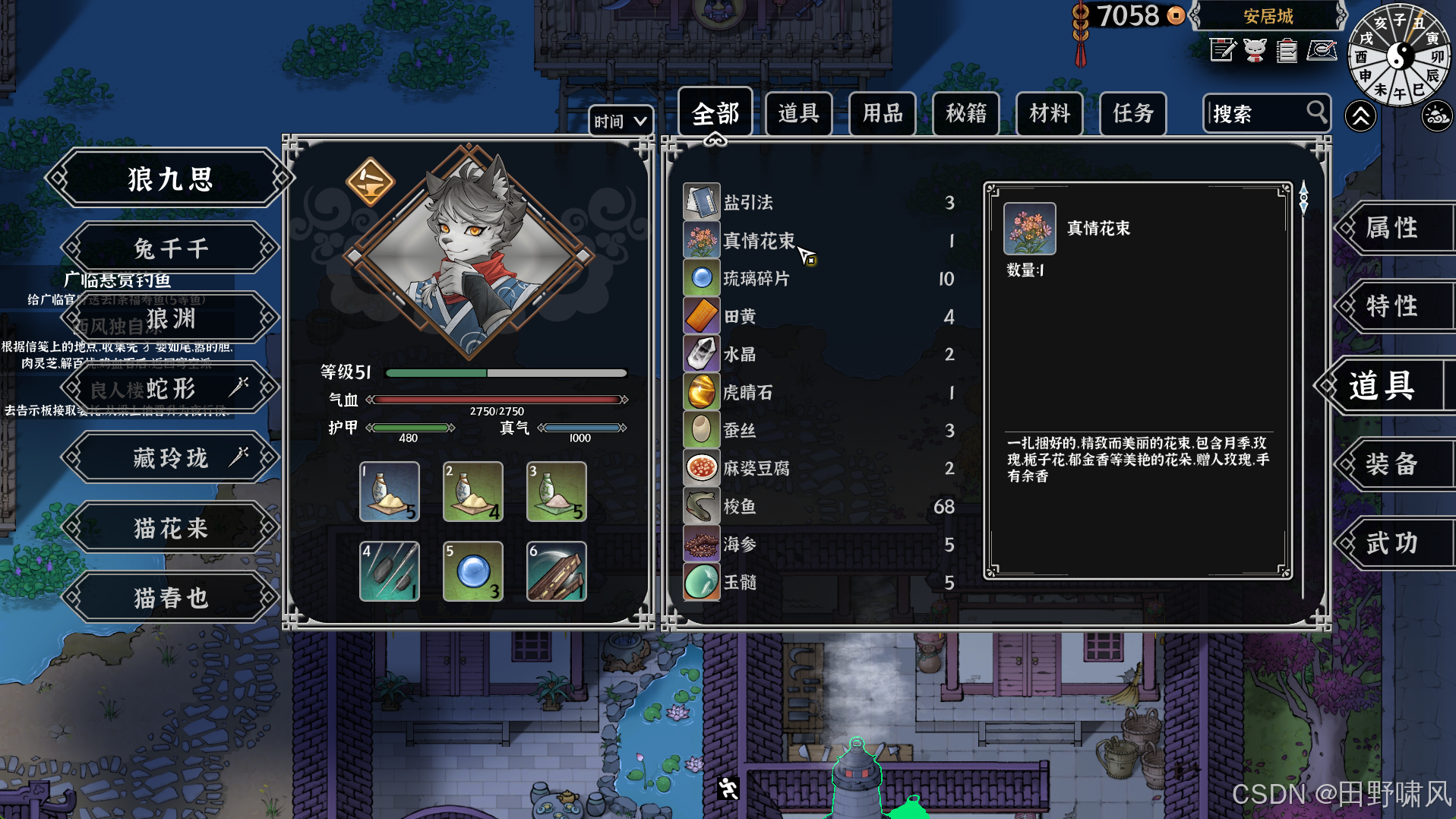Open the 用品 category tab
The width and height of the screenshot is (1456, 819).
coord(882,114)
